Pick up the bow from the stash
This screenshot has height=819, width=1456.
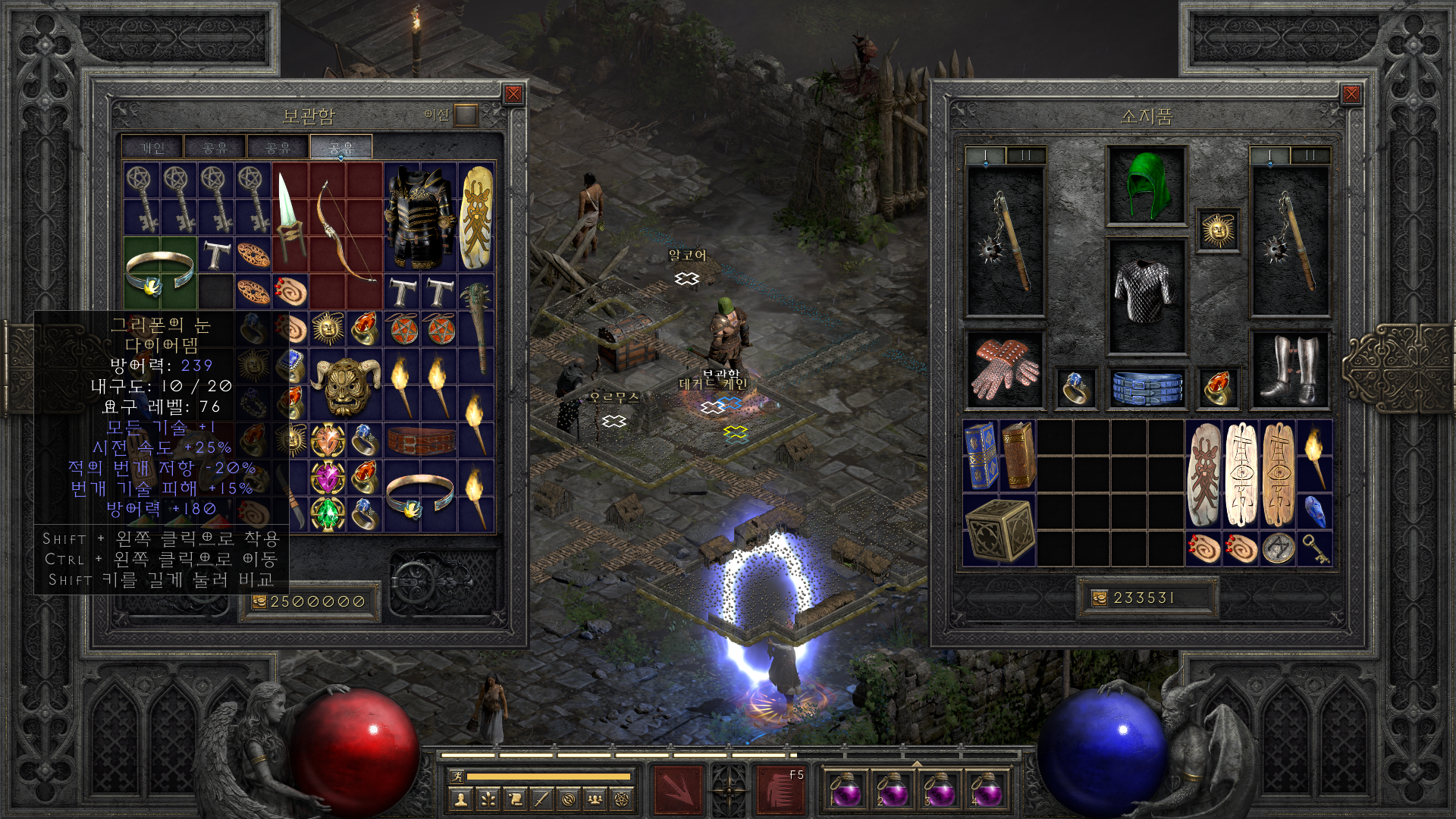point(345,235)
